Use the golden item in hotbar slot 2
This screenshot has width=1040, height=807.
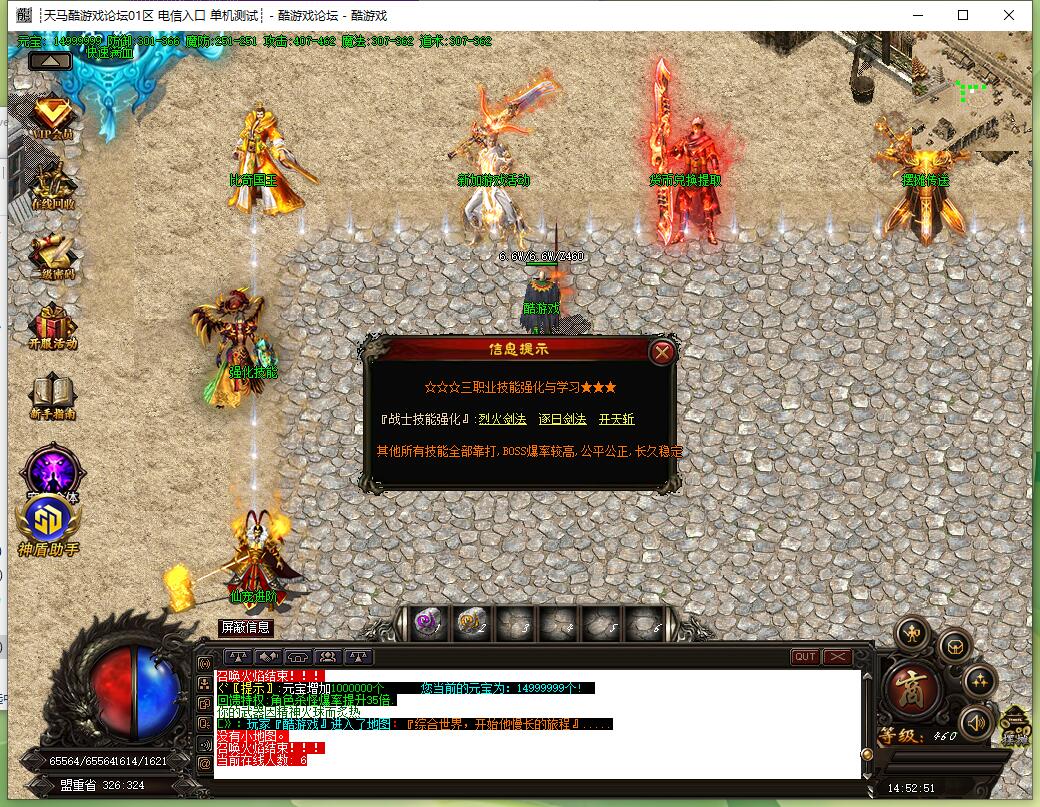(x=470, y=623)
